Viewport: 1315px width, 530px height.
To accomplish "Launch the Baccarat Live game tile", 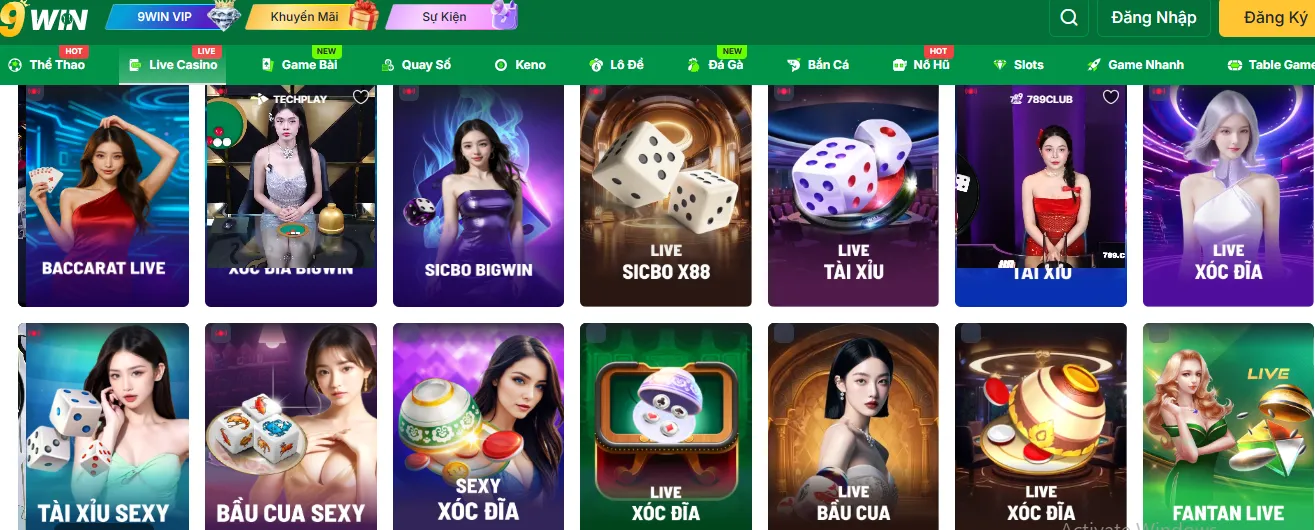I will pos(104,195).
